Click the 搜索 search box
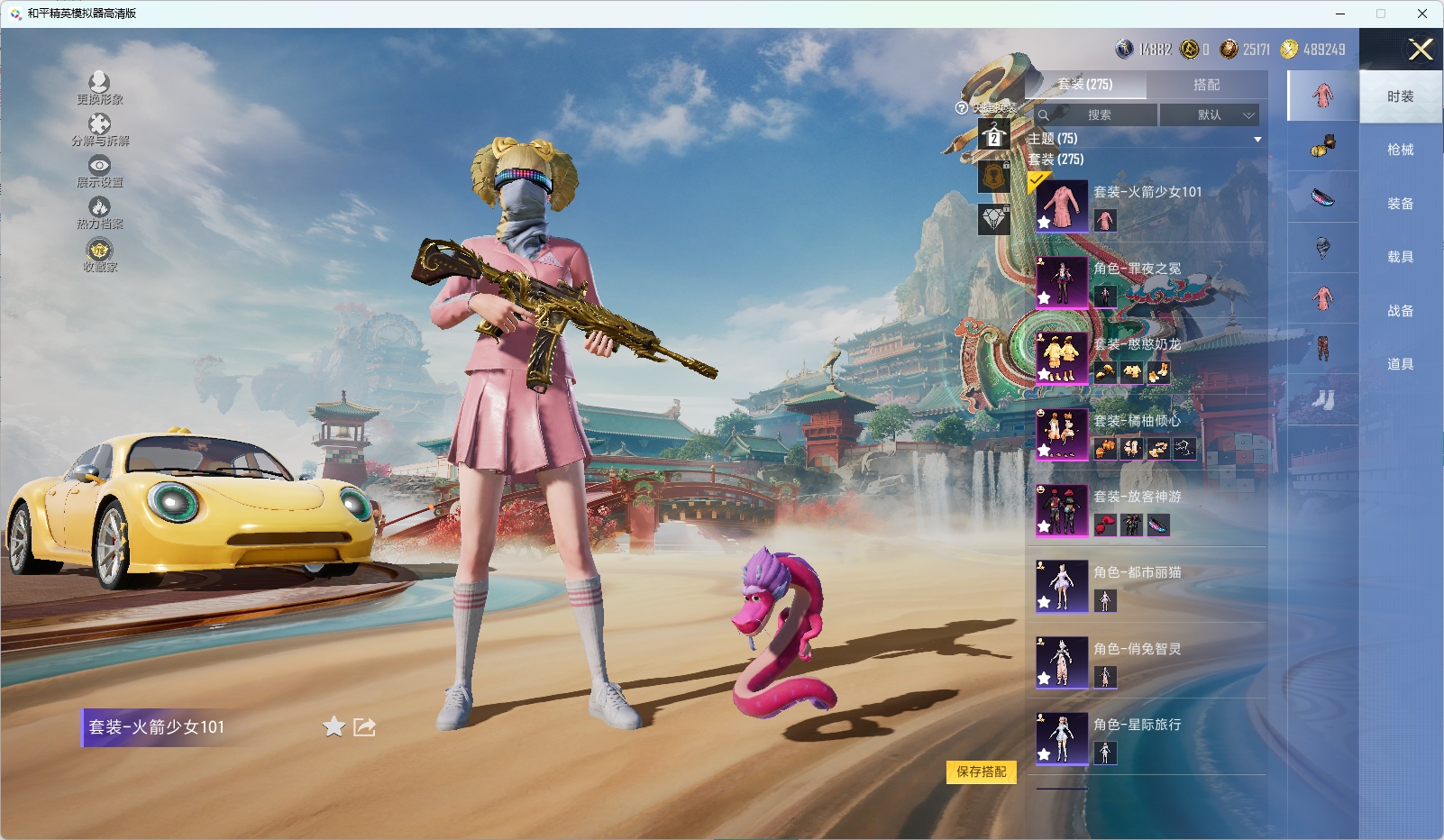 1098,115
